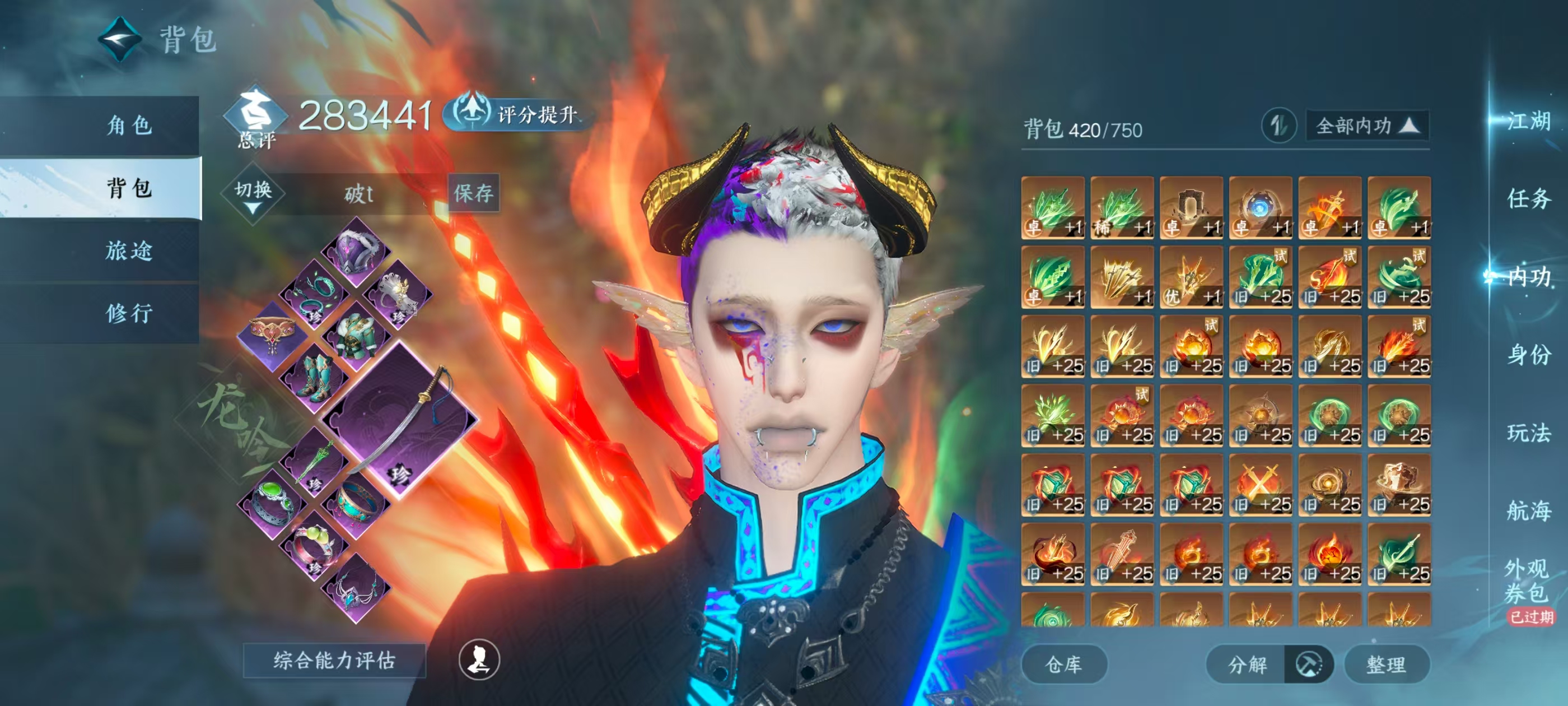The image size is (1568, 706).
Task: Click the character pose icon button
Action: click(x=479, y=659)
